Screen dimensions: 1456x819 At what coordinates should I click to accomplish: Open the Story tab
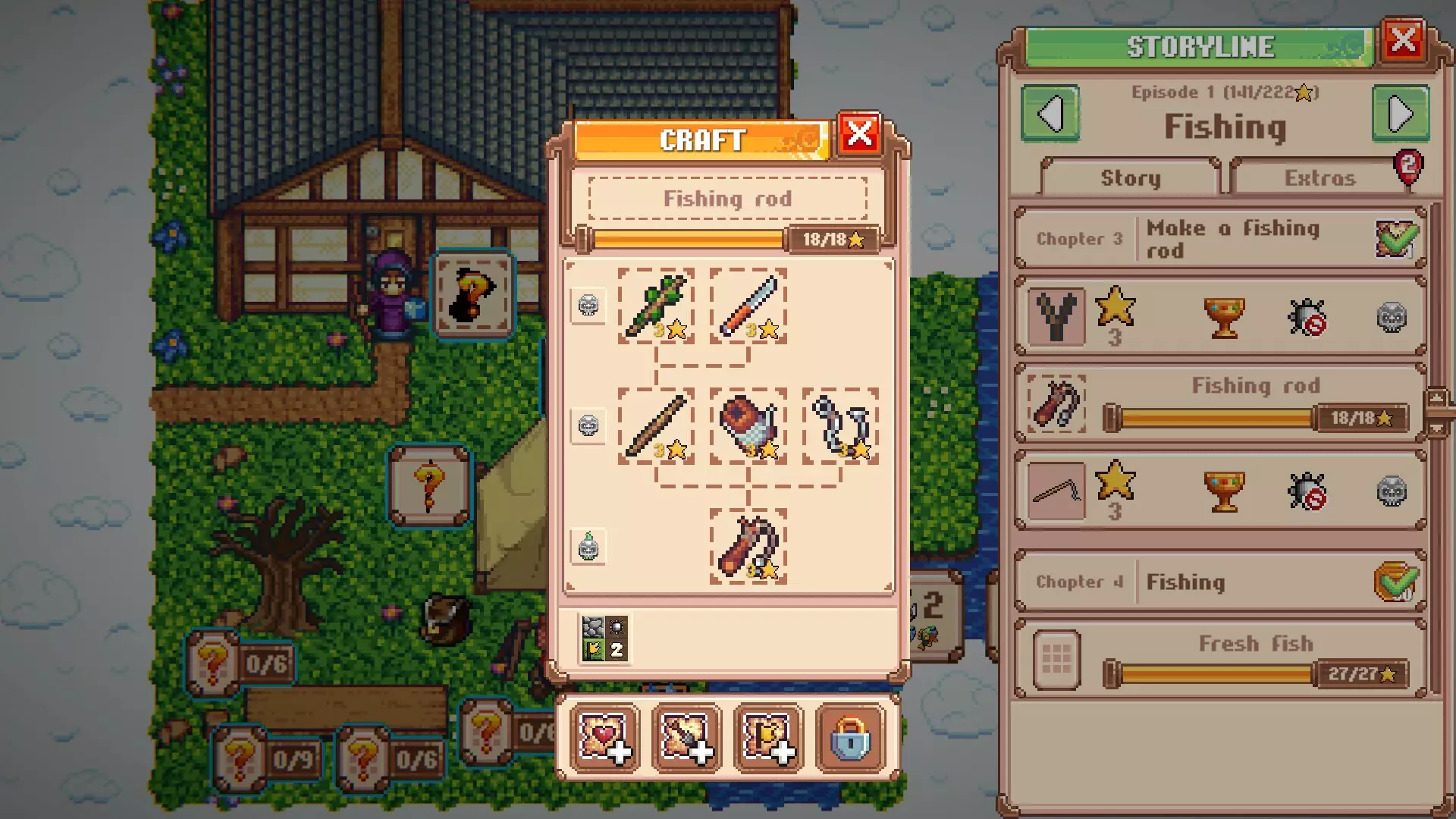pyautogui.click(x=1129, y=177)
